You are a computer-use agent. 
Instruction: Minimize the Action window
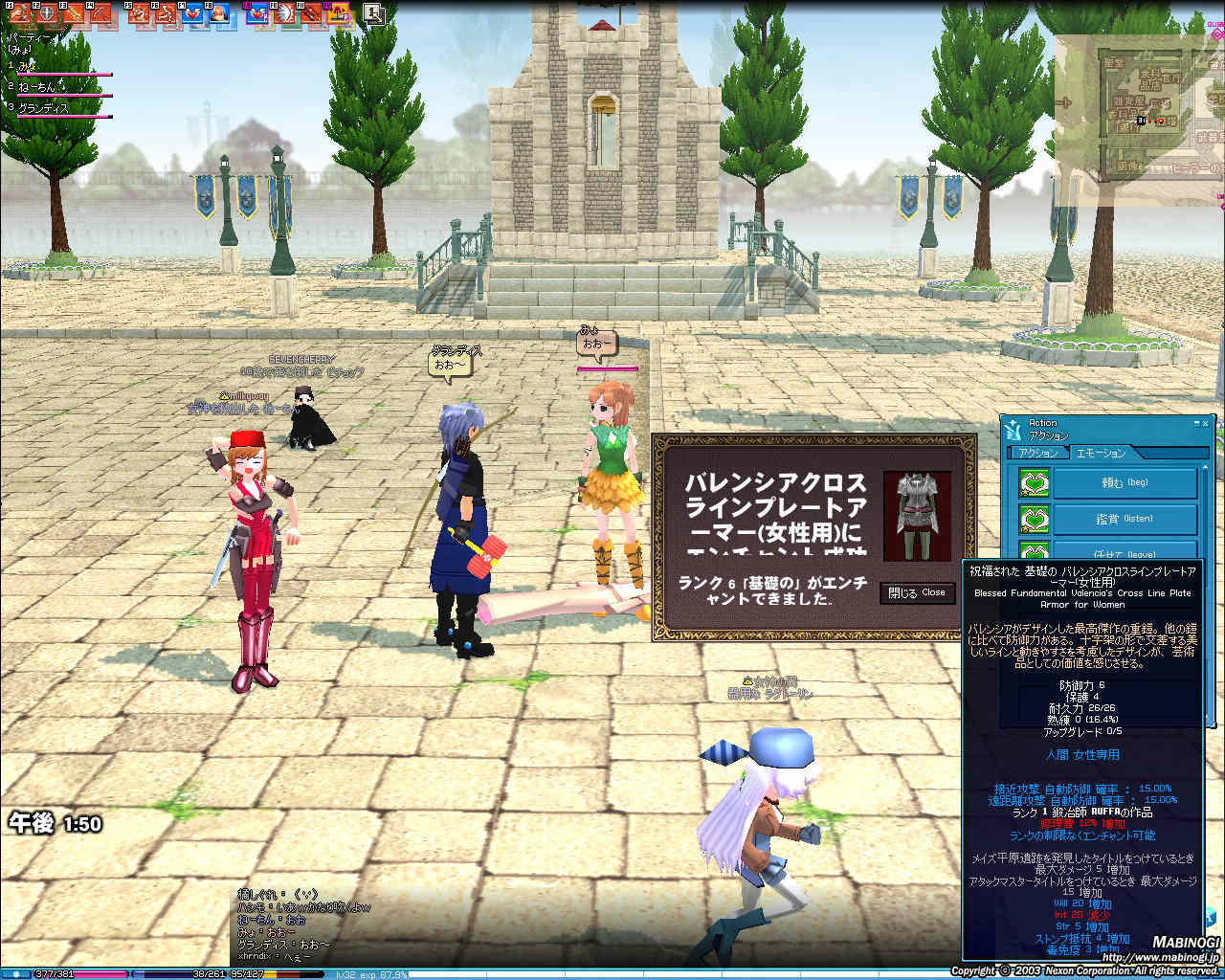(1195, 423)
